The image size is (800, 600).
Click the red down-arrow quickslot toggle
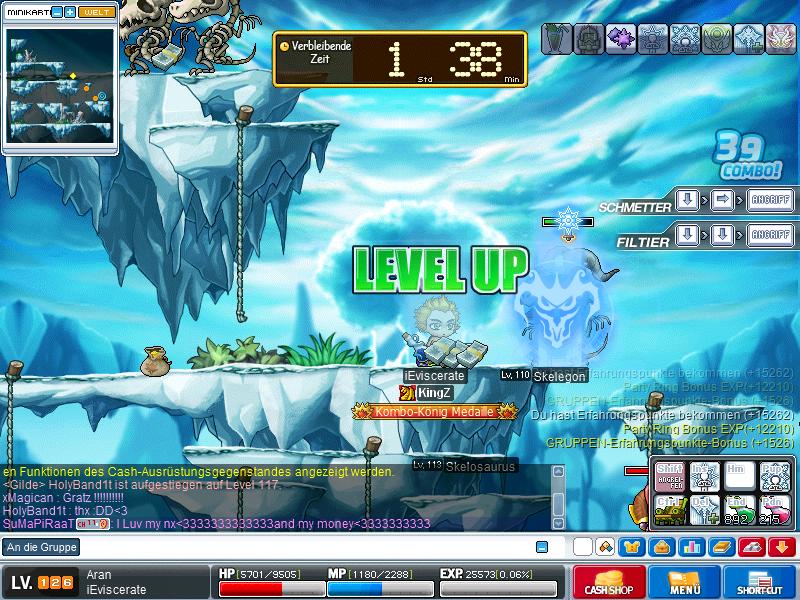click(x=781, y=547)
